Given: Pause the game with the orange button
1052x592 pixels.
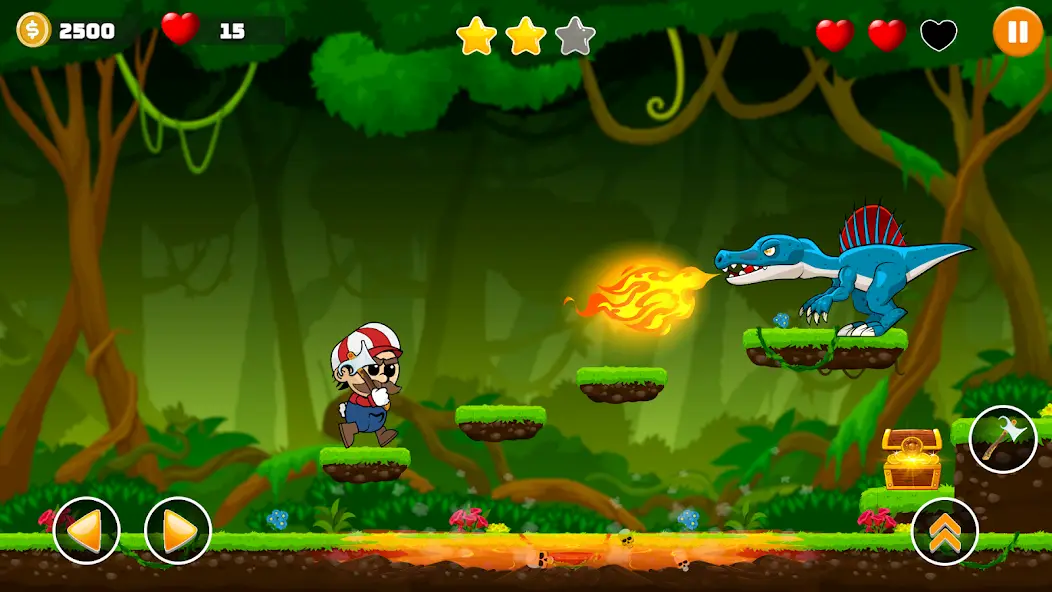Looking at the screenshot, I should 1017,32.
